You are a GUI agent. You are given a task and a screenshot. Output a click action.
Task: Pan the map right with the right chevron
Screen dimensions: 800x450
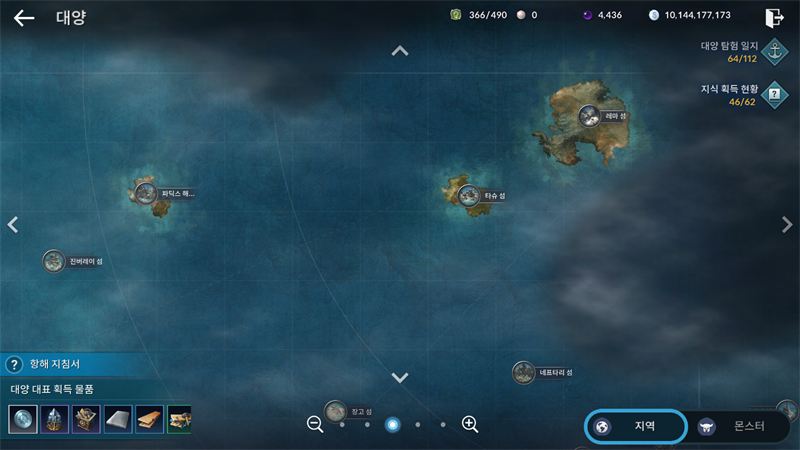point(787,225)
